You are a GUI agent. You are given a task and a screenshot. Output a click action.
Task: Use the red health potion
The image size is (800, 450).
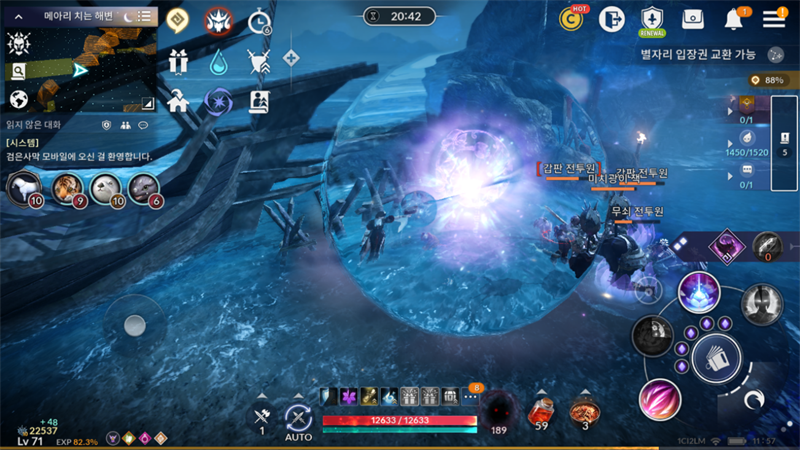541,410
